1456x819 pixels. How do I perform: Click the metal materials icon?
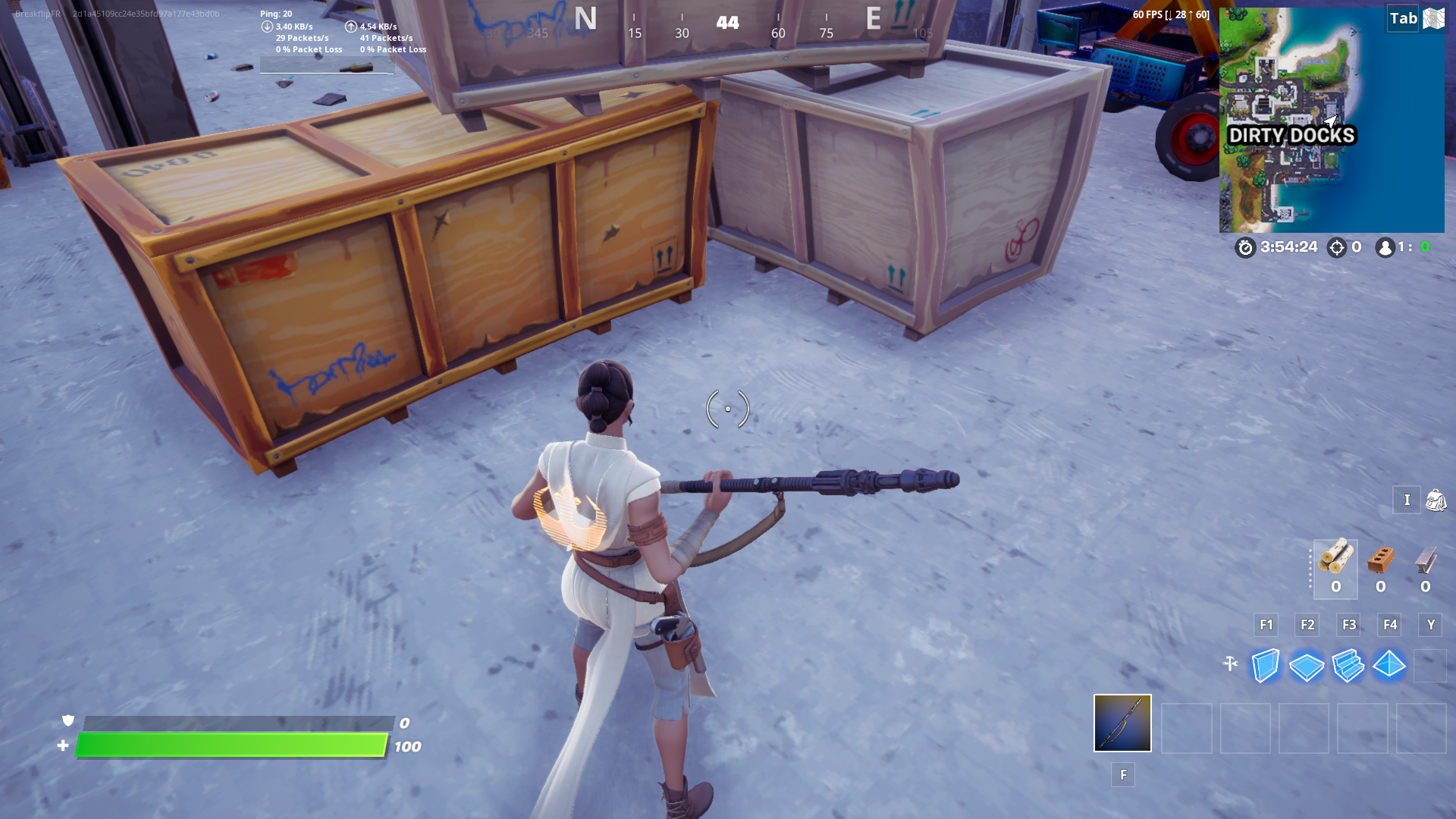point(1426,560)
